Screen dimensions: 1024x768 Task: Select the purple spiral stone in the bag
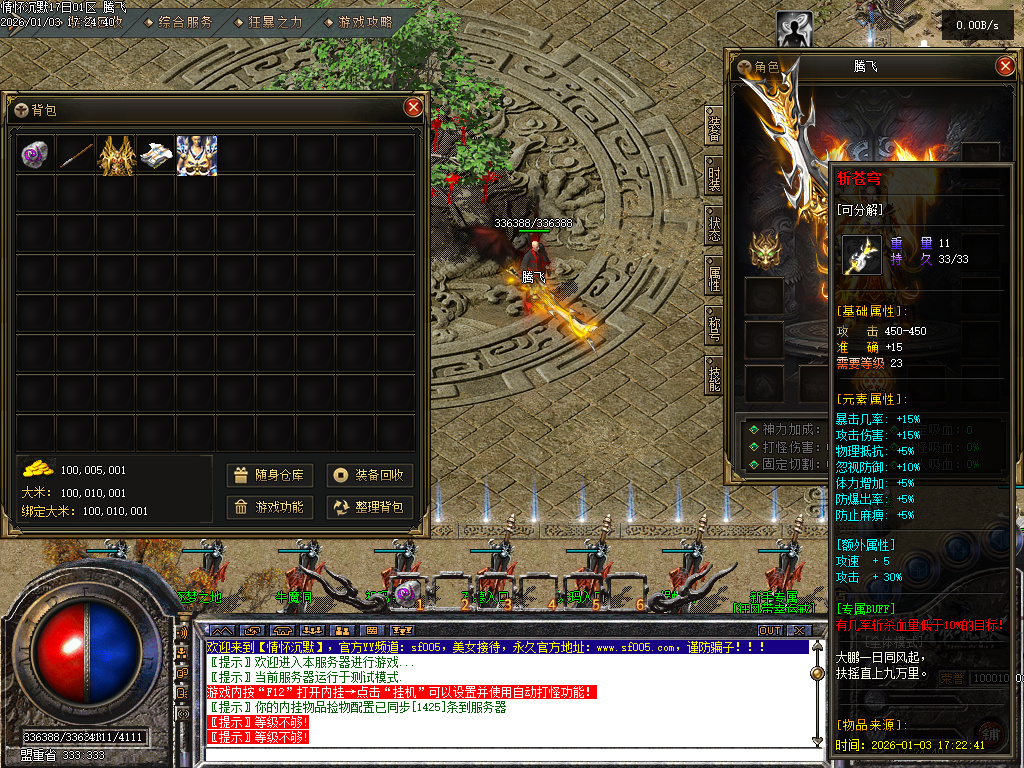[37, 155]
